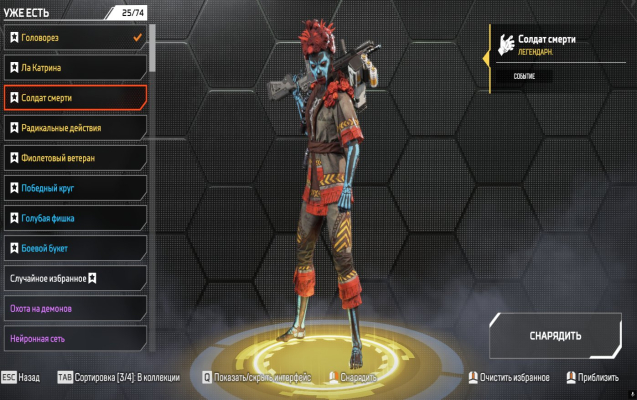Screen dimensions: 637x400
Task: Pick the Боевой букет skin
Action: tap(74, 247)
